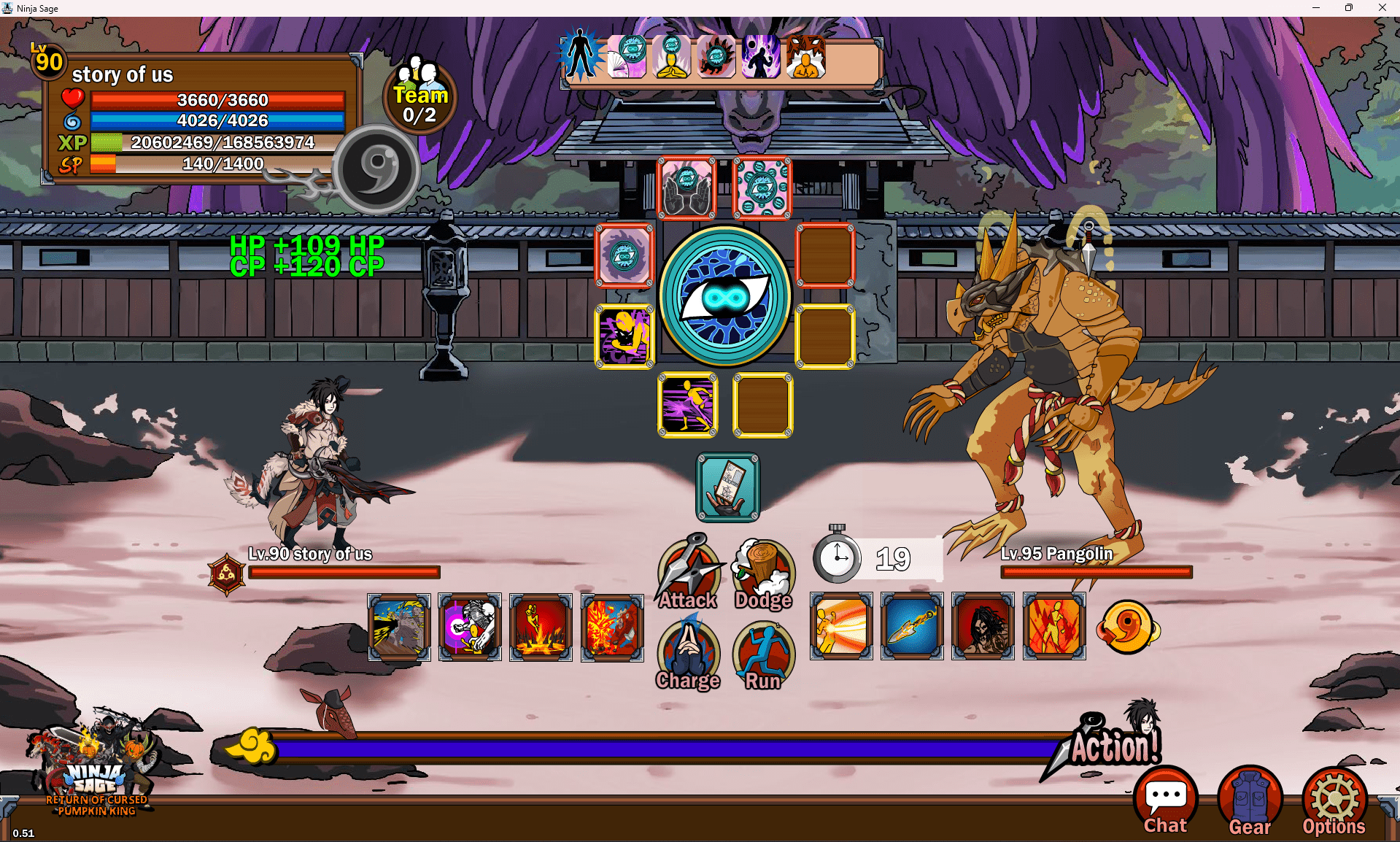Open the Gear menu

point(1250,801)
